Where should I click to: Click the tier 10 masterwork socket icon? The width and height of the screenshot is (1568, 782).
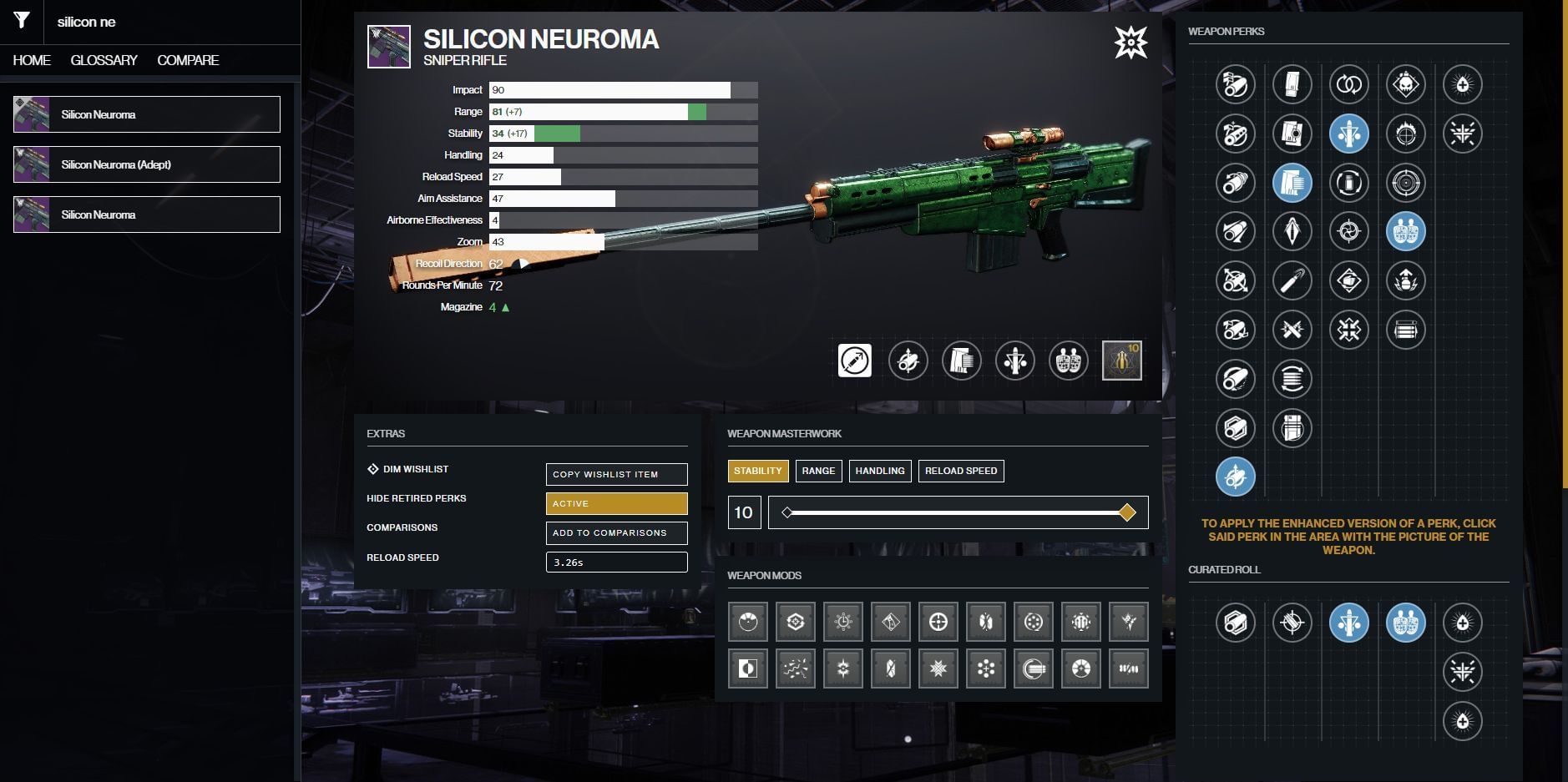(1121, 361)
